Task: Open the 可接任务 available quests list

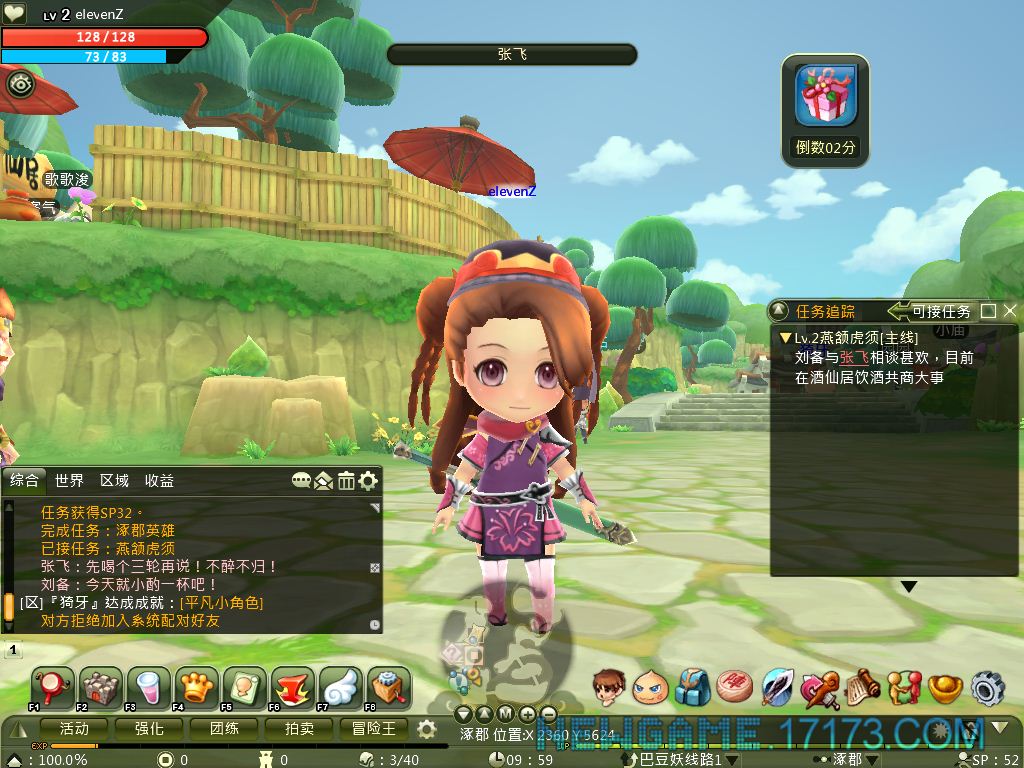Action: tap(930, 311)
